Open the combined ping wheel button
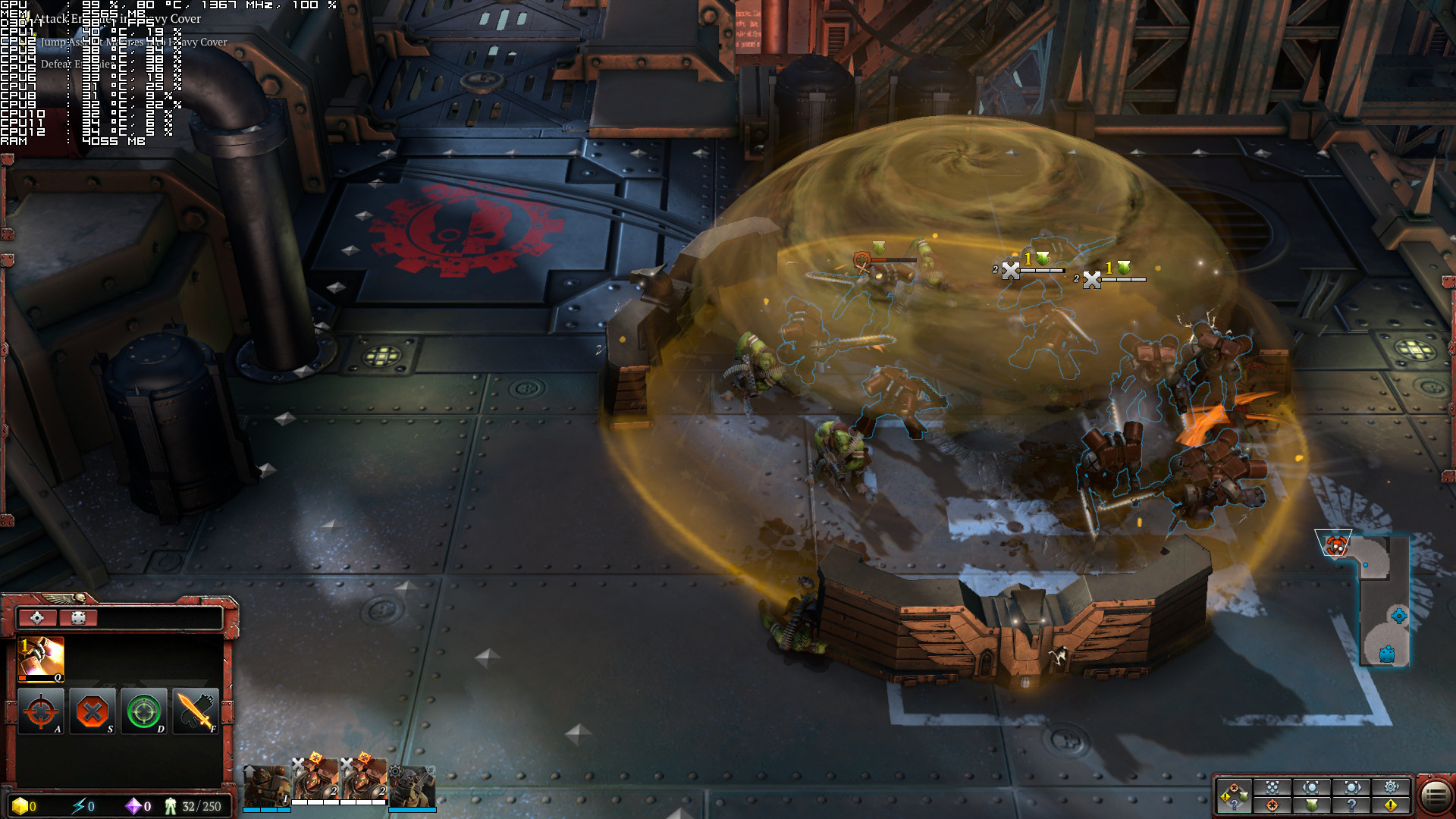1456x819 pixels. click(1233, 795)
